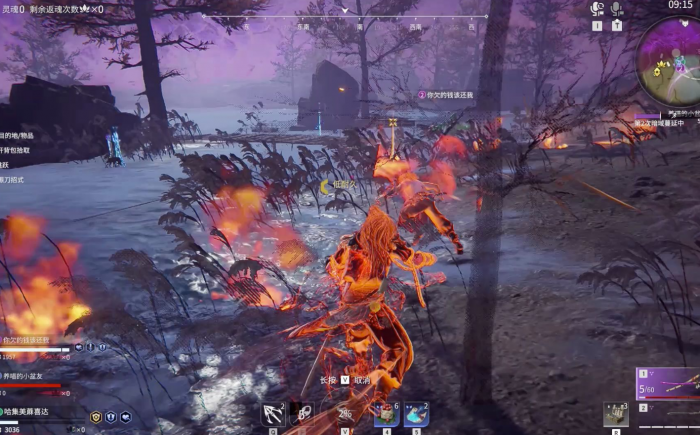The height and width of the screenshot is (435, 700).
Task: Click the small item slot beside the weapon panel
Action: pos(615,414)
